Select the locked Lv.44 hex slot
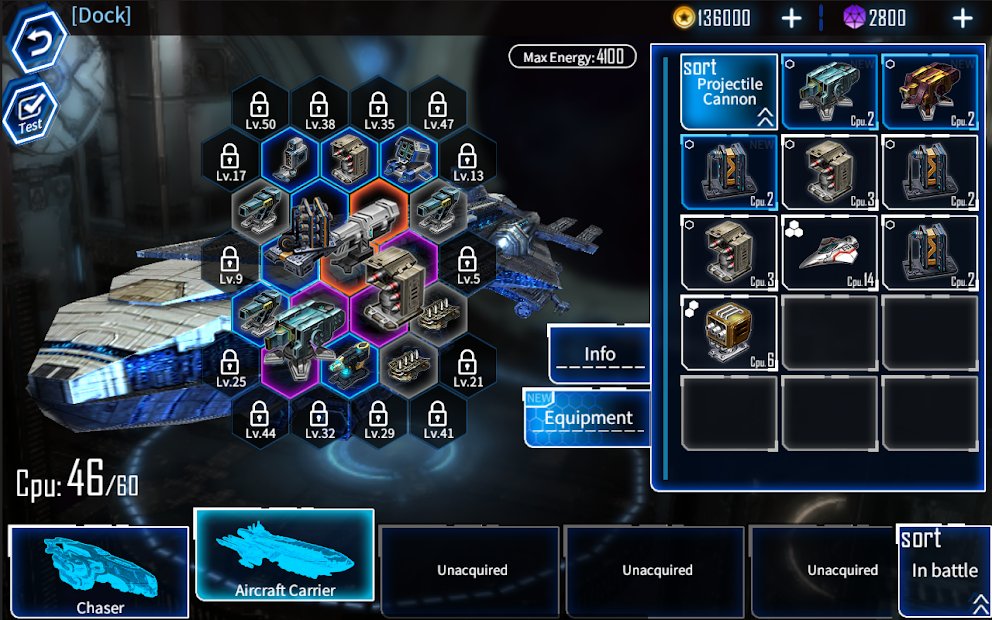The image size is (992, 620). (x=260, y=418)
